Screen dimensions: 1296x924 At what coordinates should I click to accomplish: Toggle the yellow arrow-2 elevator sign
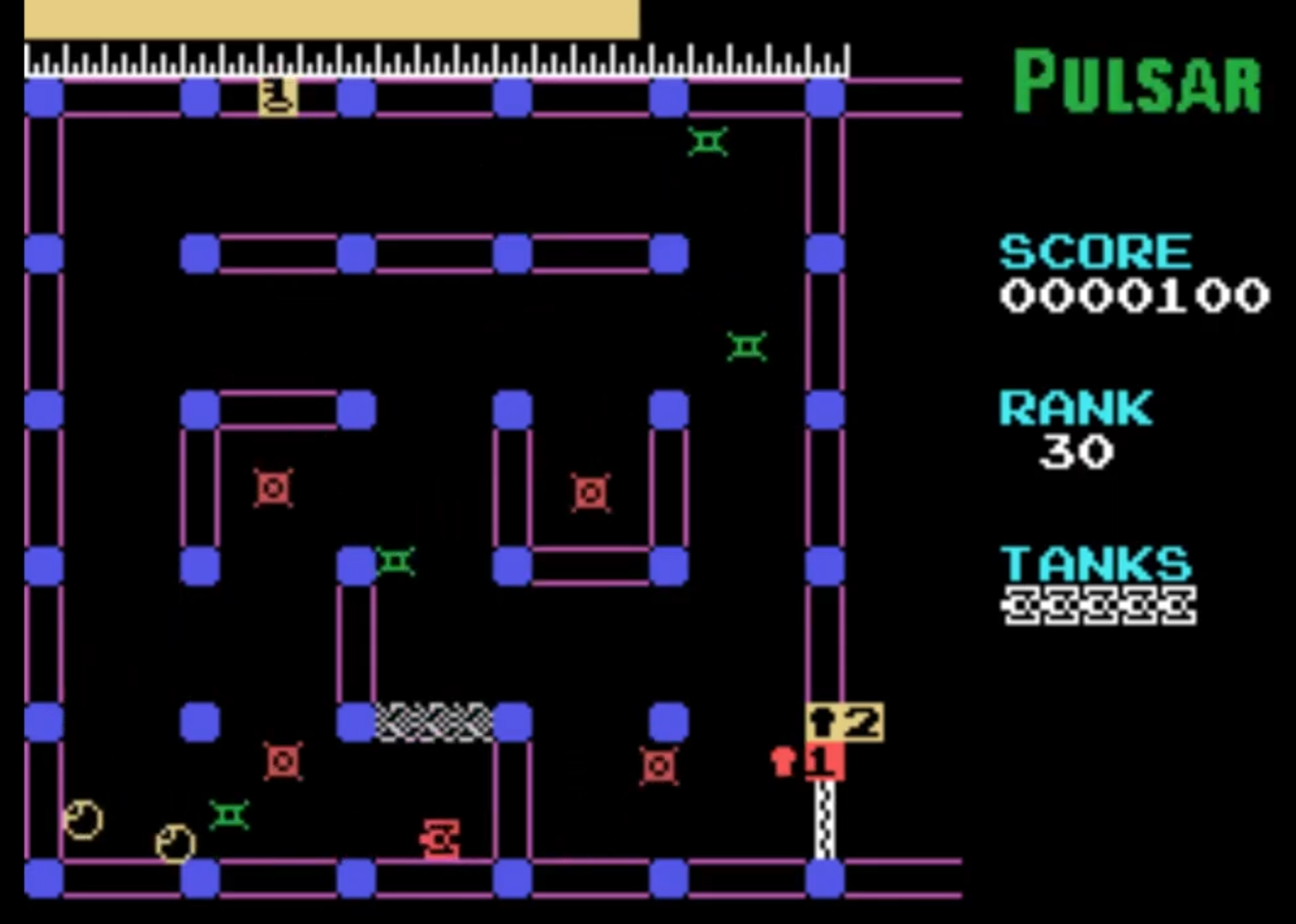[x=845, y=722]
